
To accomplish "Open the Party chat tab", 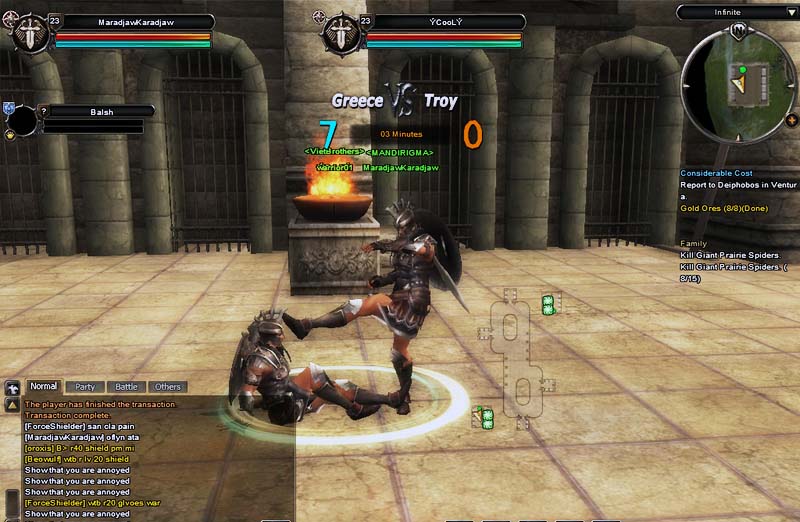I will [x=85, y=386].
